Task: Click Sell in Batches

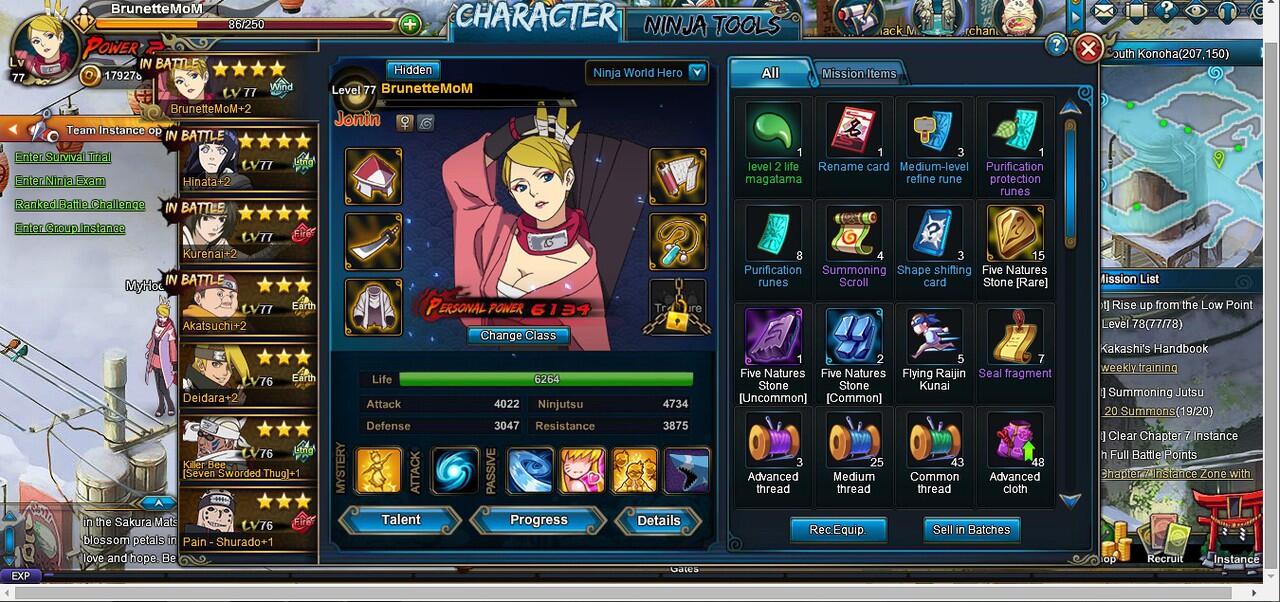Action: click(971, 530)
